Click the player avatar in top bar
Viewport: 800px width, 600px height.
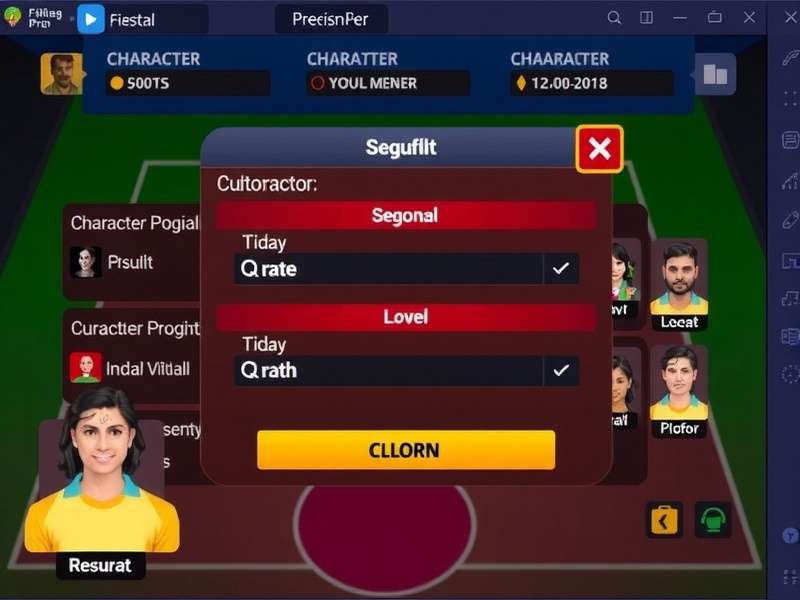(61, 74)
